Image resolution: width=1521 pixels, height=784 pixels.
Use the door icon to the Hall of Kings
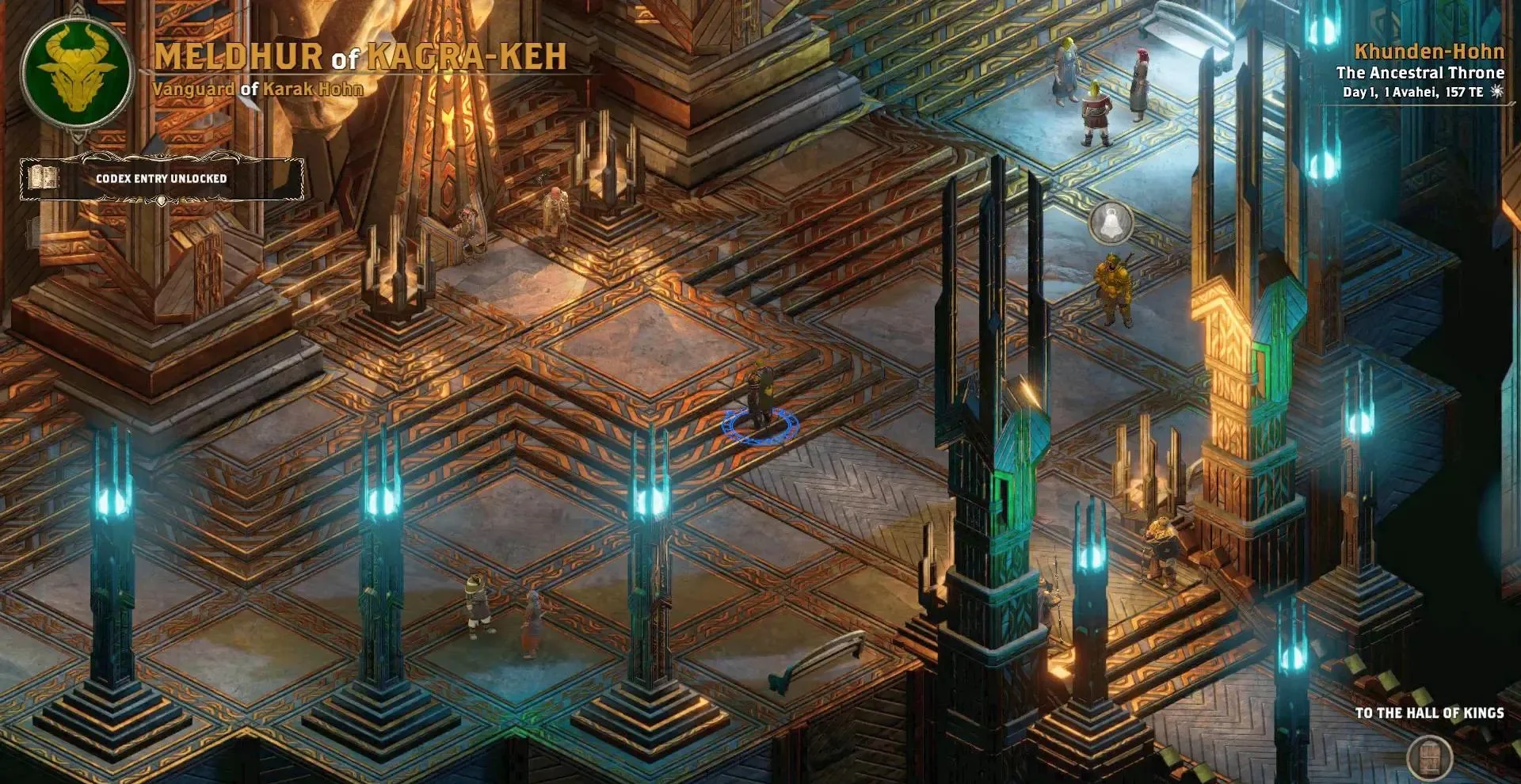(x=1429, y=757)
